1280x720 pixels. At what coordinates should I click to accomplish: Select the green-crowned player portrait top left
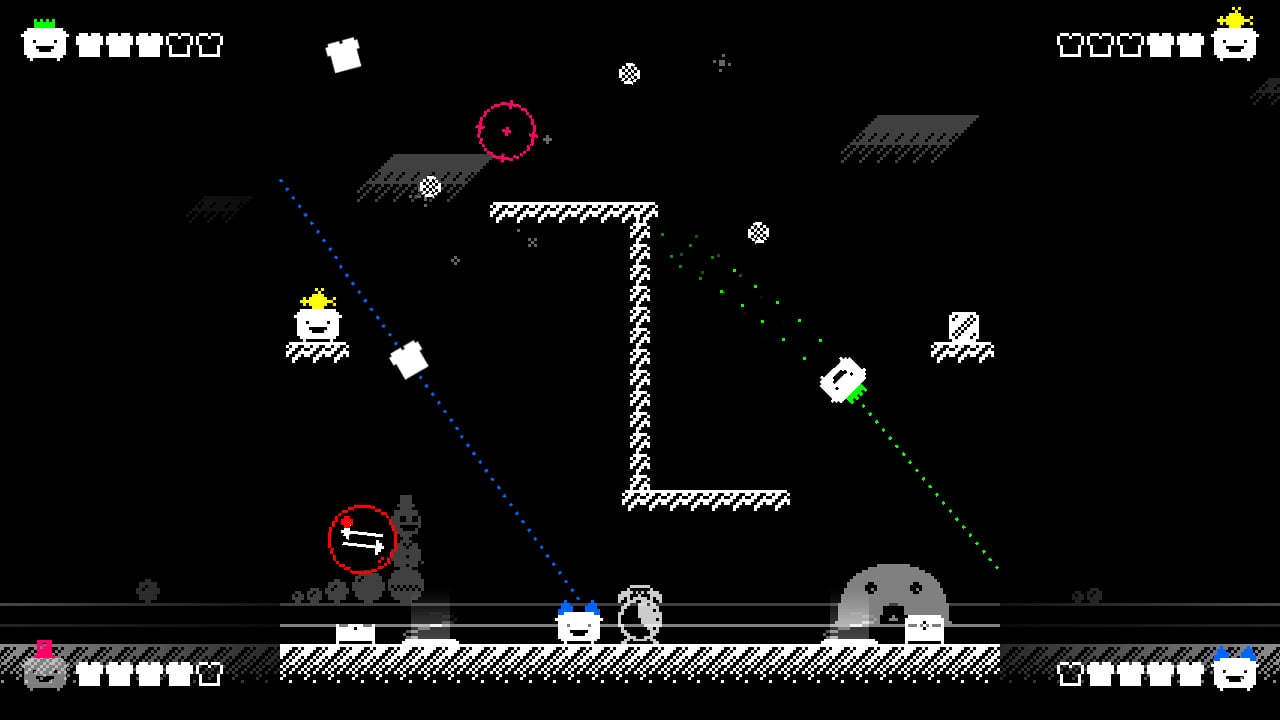(42, 40)
